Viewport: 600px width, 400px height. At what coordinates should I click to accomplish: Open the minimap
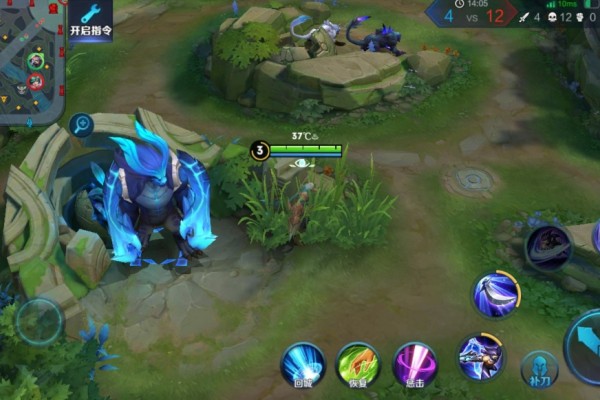(x=30, y=60)
